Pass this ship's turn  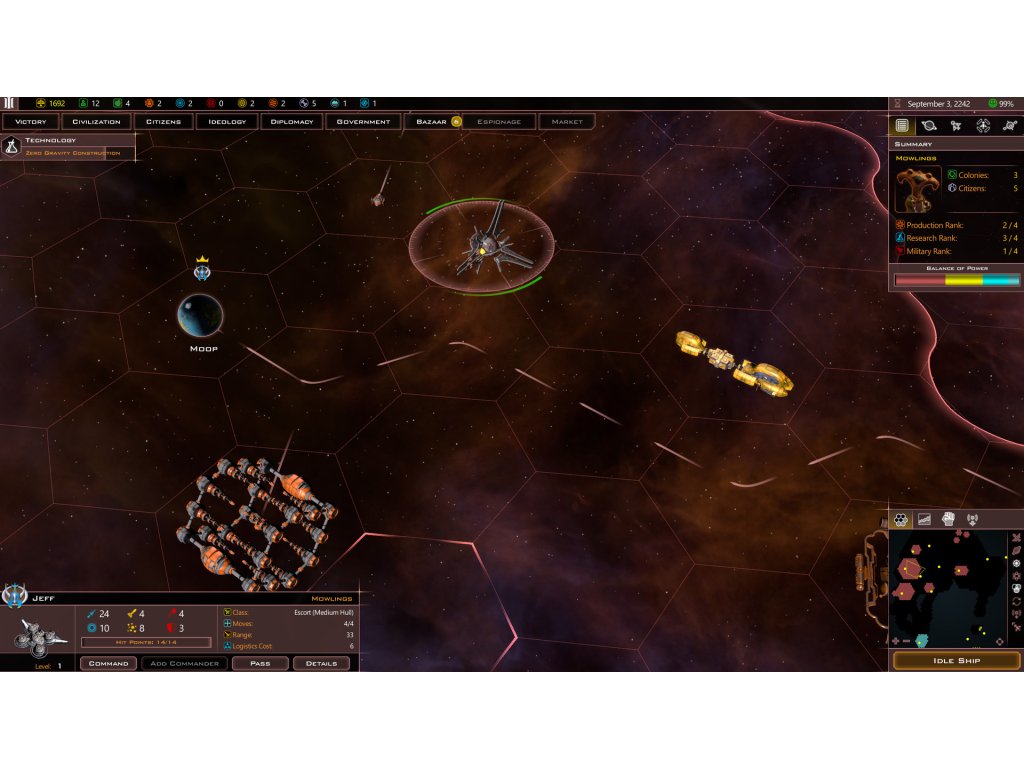(x=260, y=663)
